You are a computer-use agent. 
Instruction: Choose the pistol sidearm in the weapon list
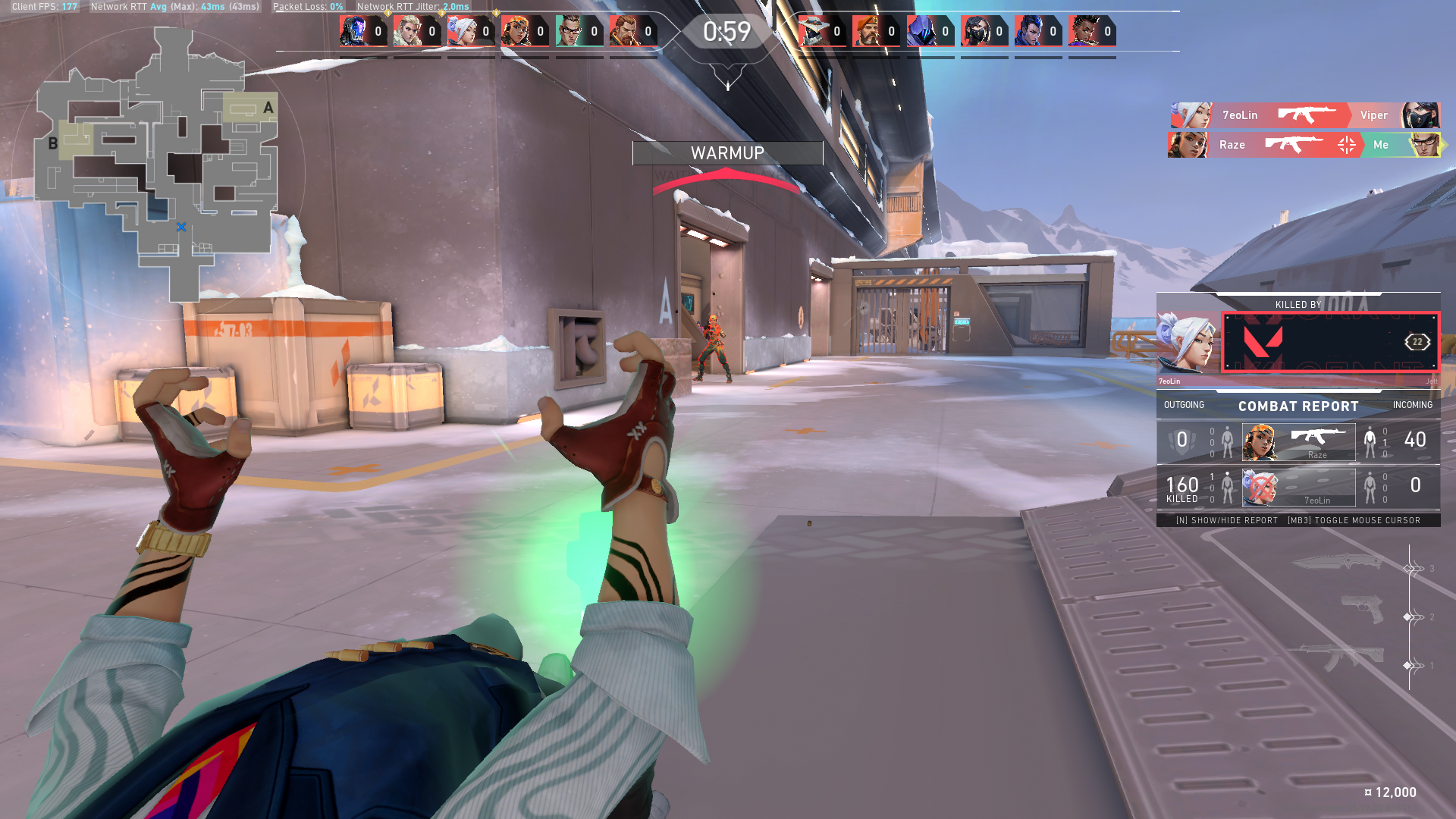[x=1363, y=608]
